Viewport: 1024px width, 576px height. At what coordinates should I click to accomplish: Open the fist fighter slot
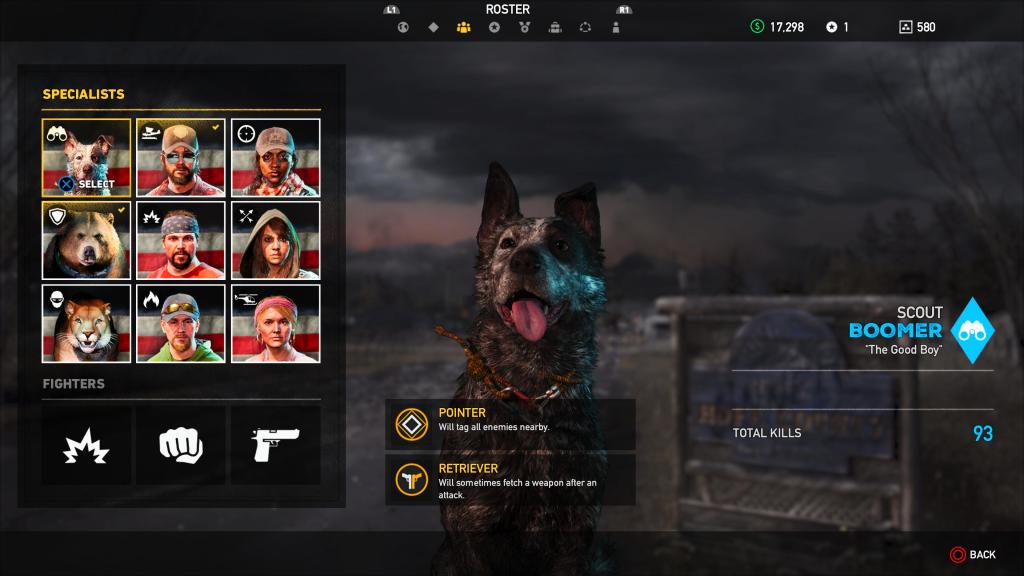(181, 445)
